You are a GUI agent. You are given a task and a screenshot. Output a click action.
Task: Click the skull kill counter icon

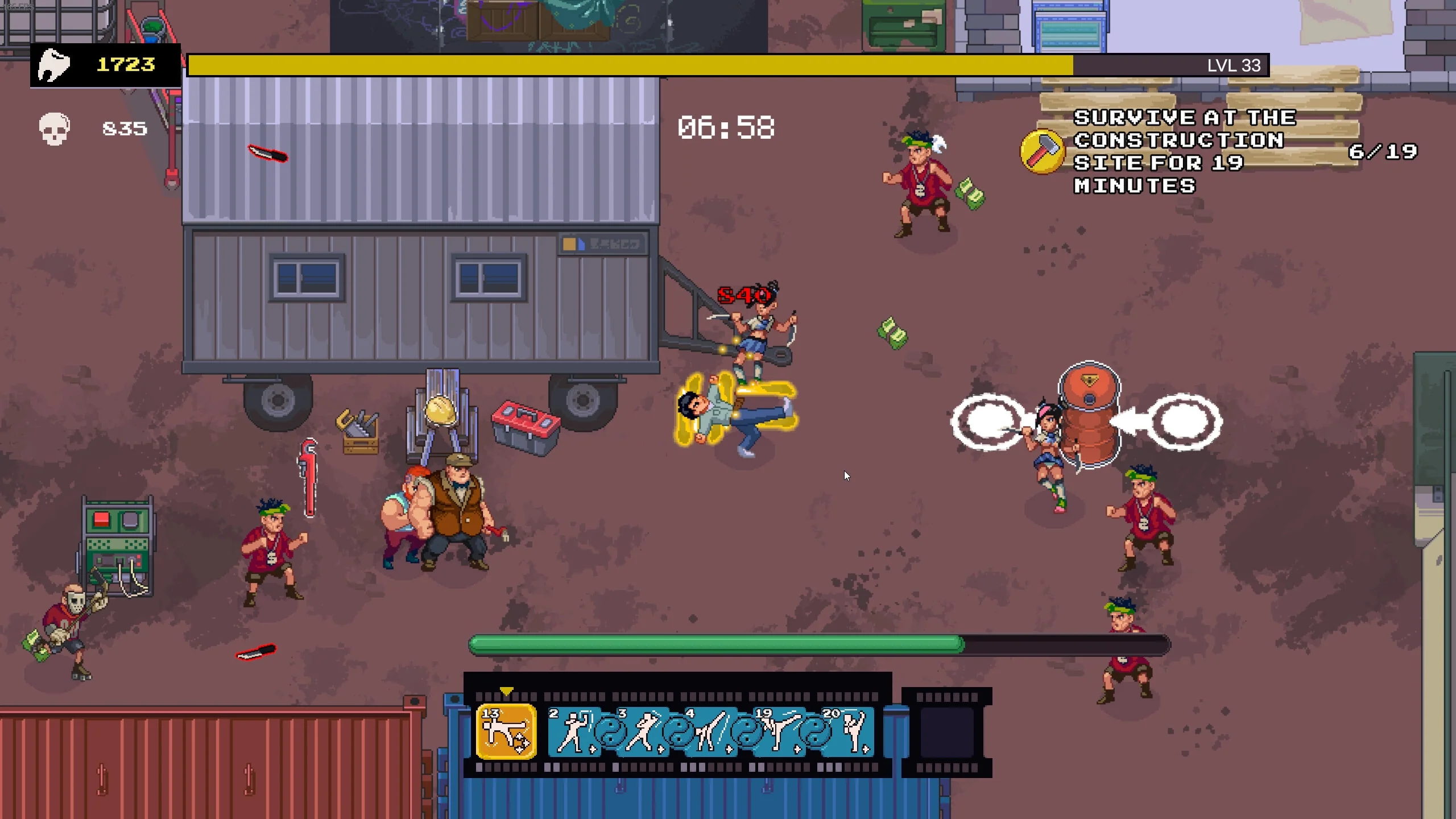pos(54,127)
